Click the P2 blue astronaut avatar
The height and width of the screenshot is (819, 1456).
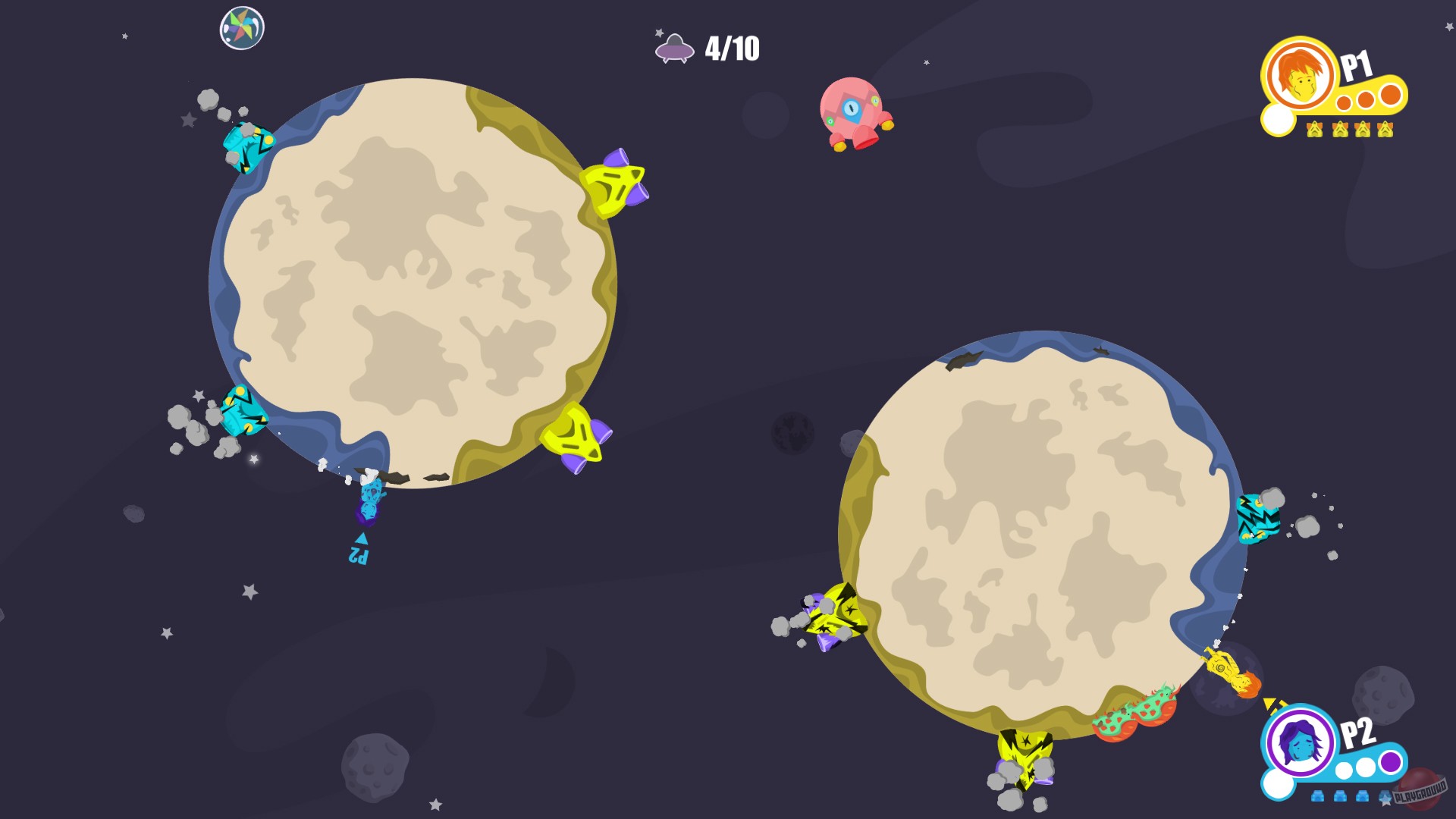click(1298, 742)
